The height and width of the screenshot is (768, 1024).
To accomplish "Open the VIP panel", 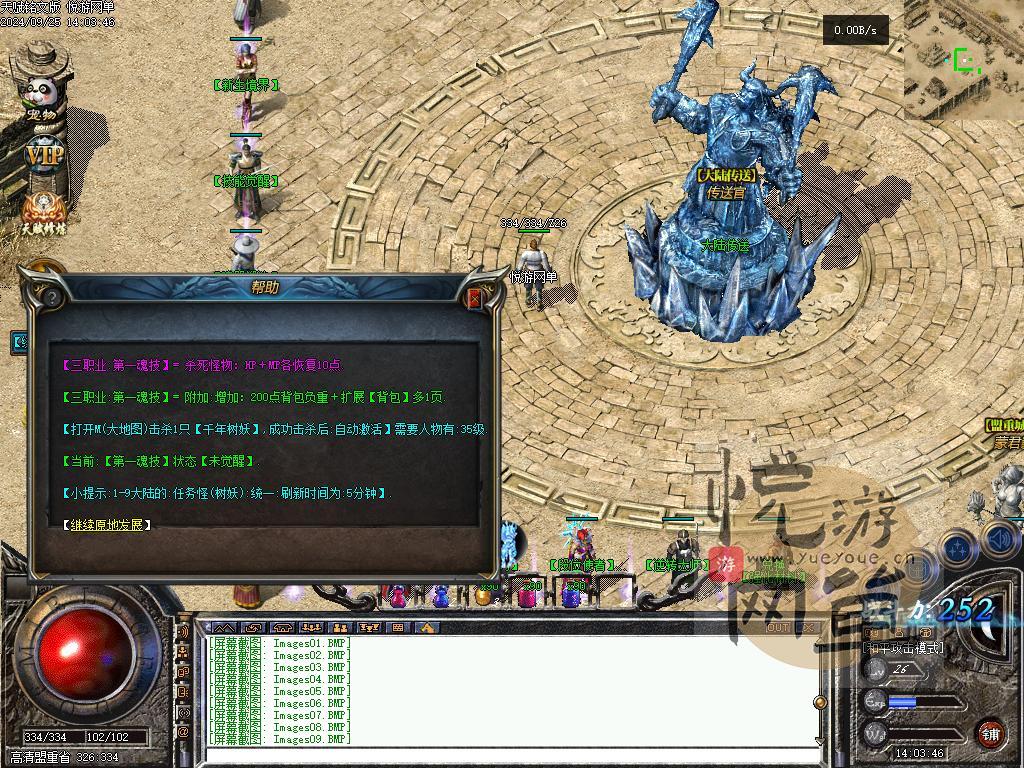I will pyautogui.click(x=43, y=157).
